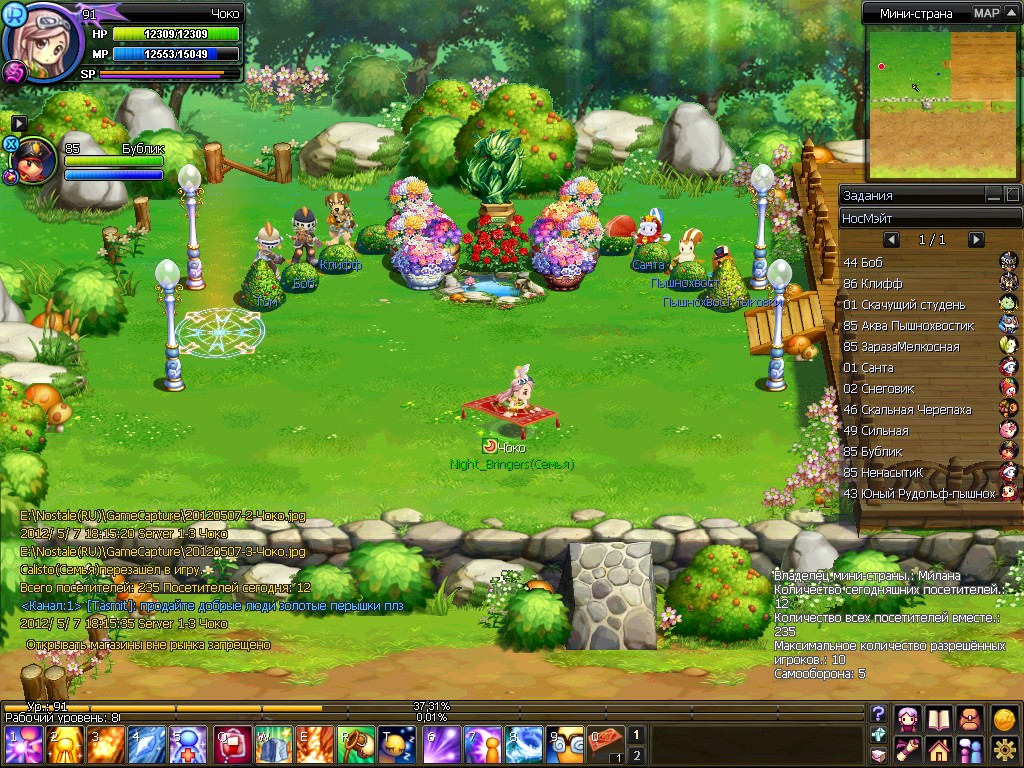Pick 46 Скальная Черепаха in the NosMate list

coord(920,409)
